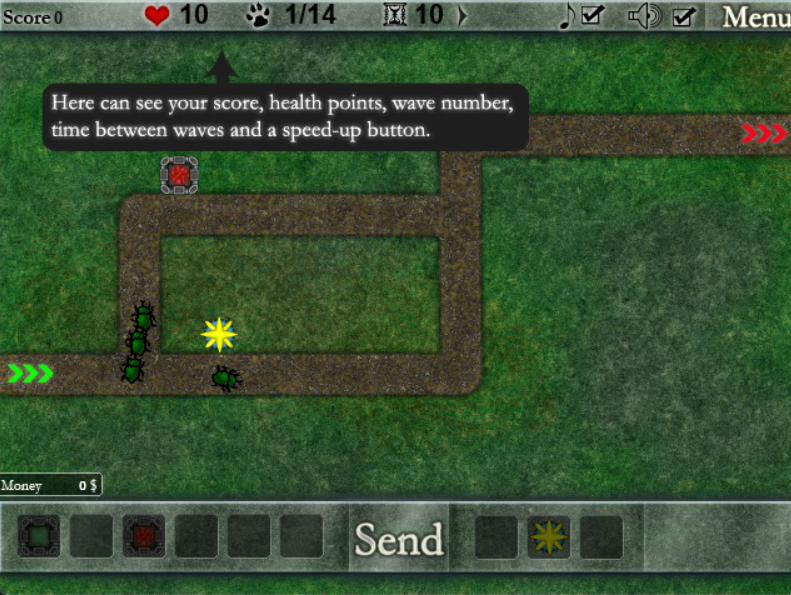
Task: Click the speed-up arrow button
Action: 462,16
